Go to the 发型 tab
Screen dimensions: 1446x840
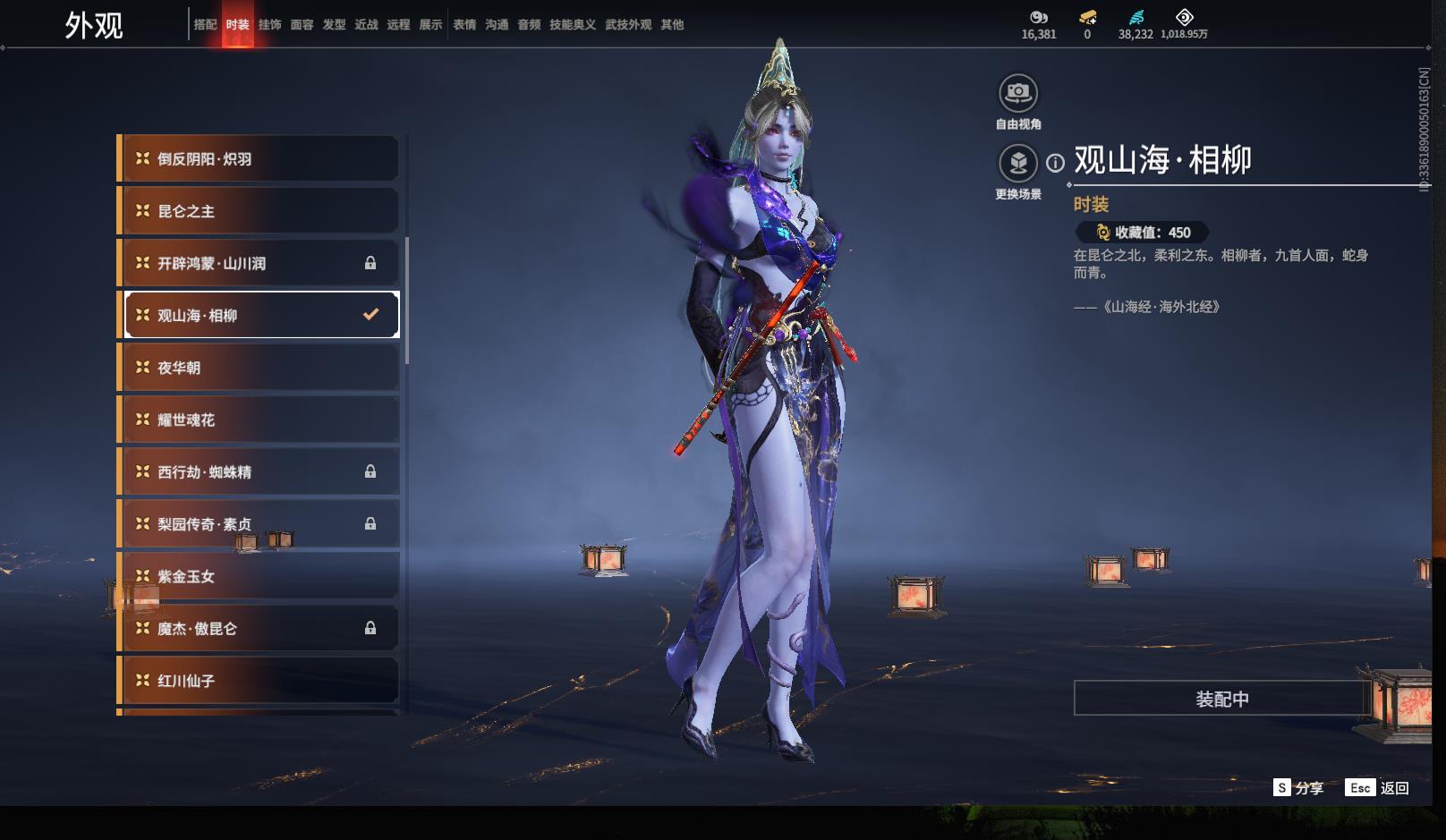[x=334, y=25]
